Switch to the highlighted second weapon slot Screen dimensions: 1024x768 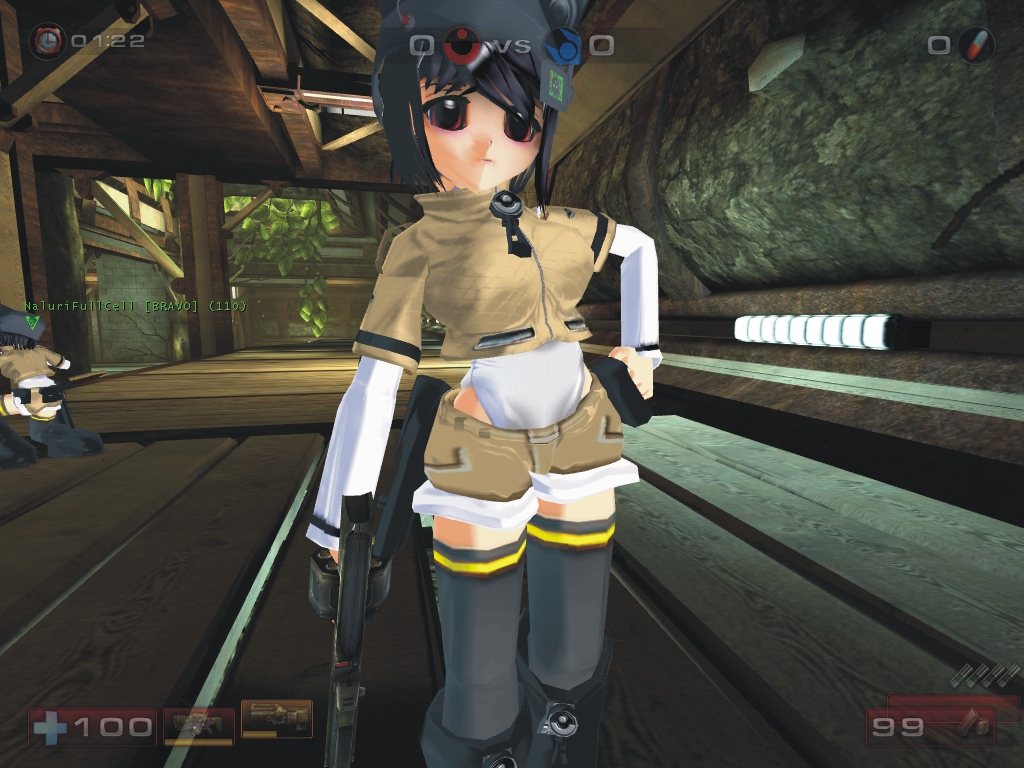tap(276, 718)
